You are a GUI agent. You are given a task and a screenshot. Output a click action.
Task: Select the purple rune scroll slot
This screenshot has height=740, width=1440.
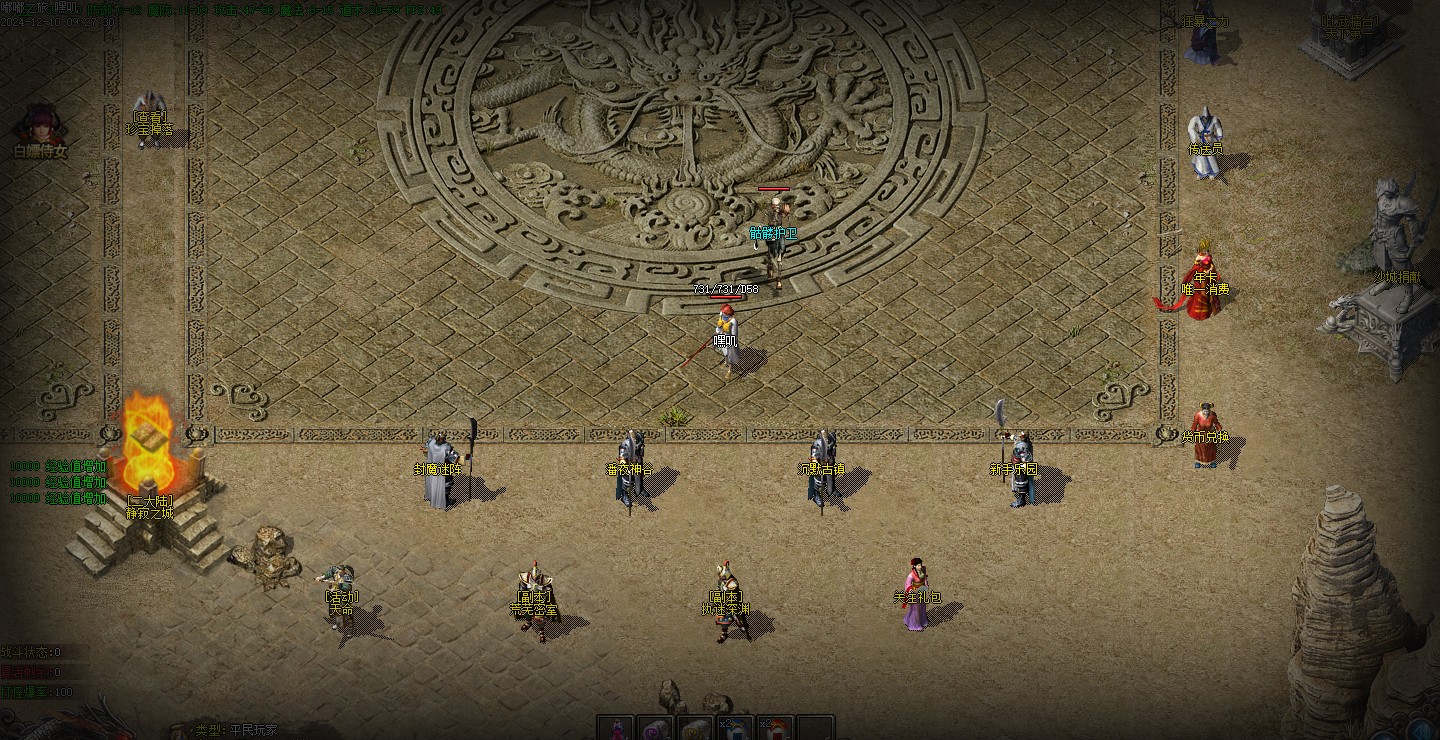tap(656, 729)
